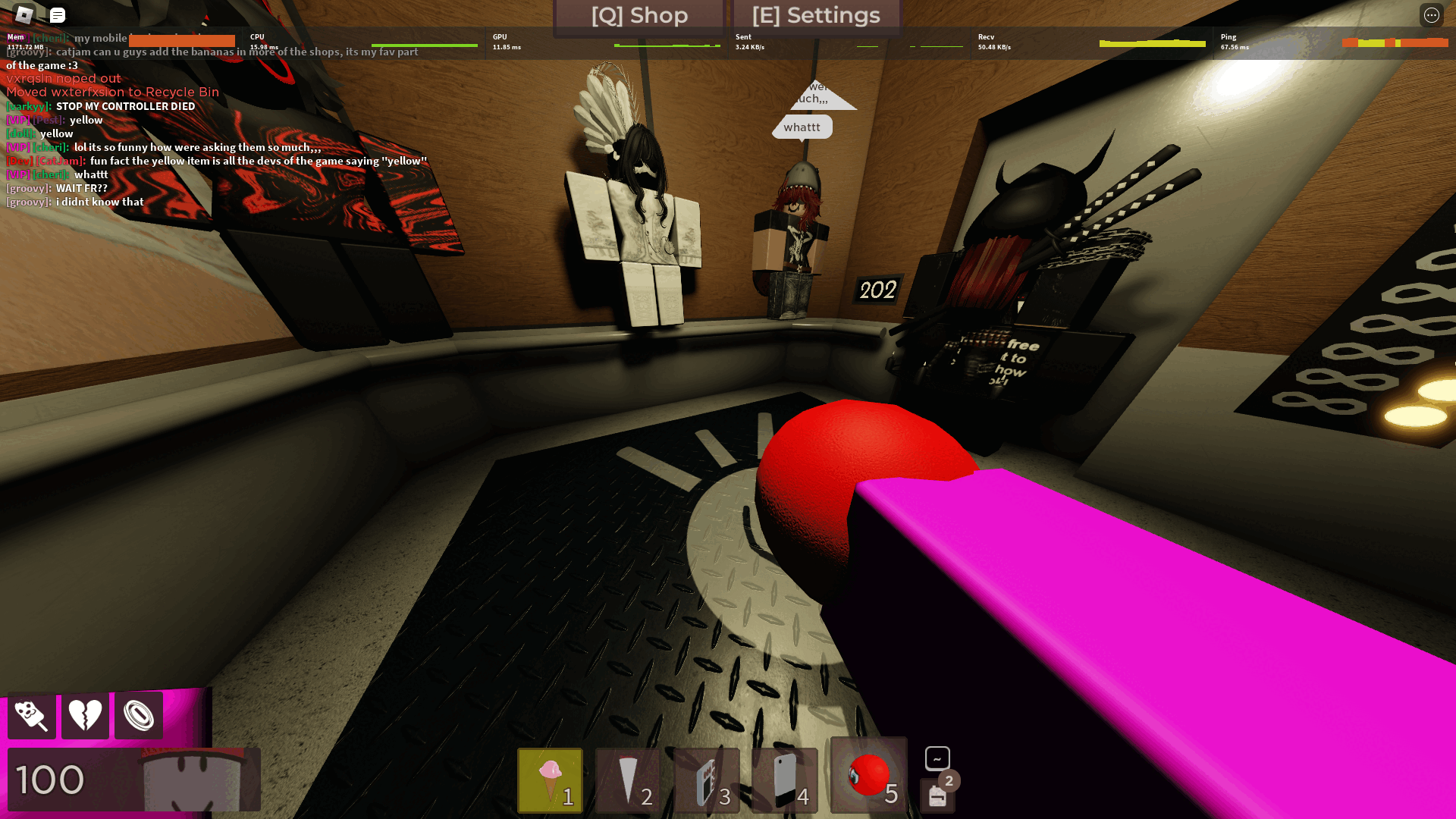
Task: Open the Shop via the [Q] Shop button
Action: pyautogui.click(x=639, y=15)
